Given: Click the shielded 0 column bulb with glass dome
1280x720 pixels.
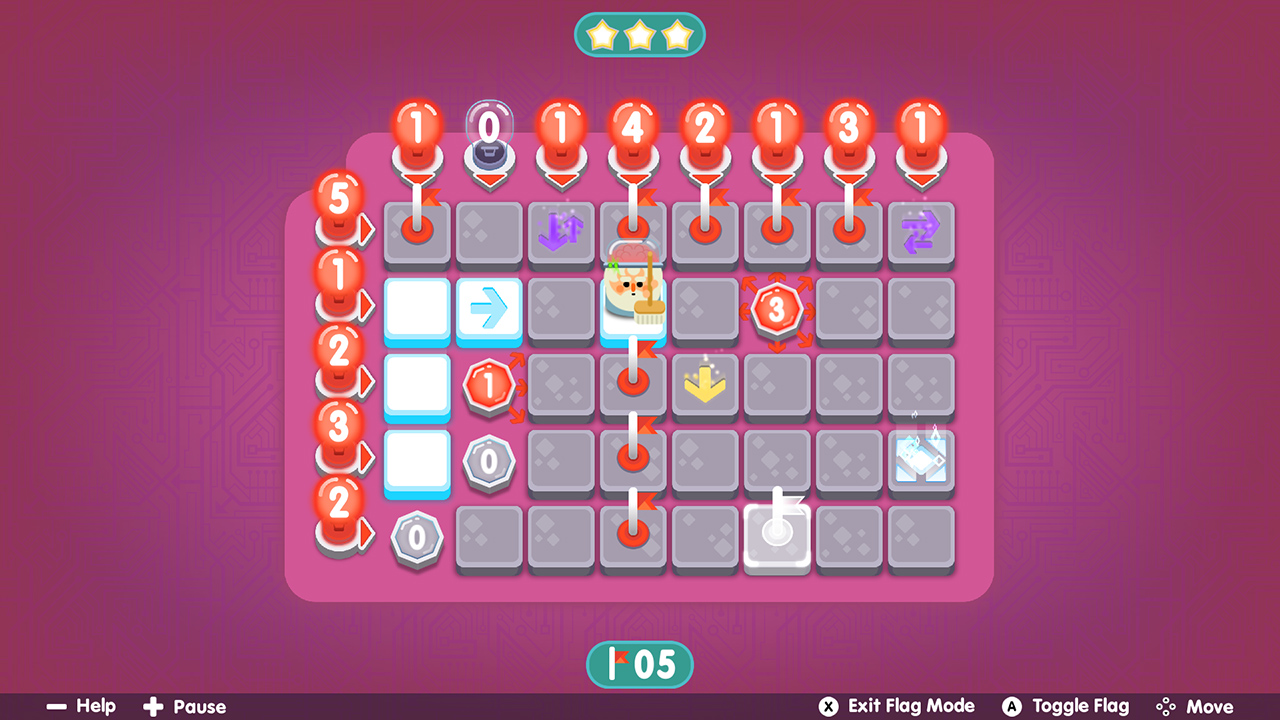Looking at the screenshot, I should [489, 130].
